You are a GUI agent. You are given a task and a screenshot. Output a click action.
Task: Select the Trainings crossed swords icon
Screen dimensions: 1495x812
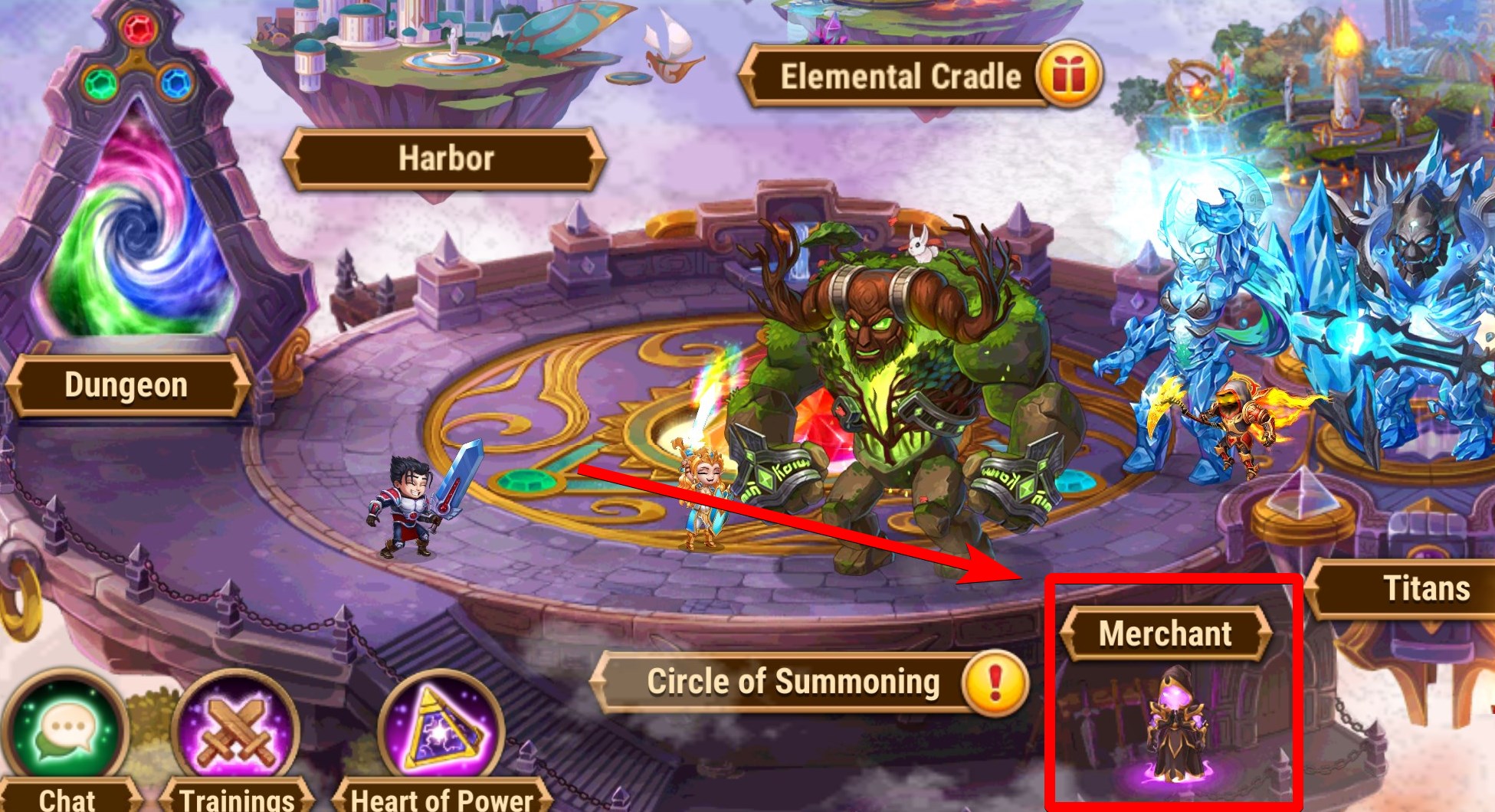[235, 733]
